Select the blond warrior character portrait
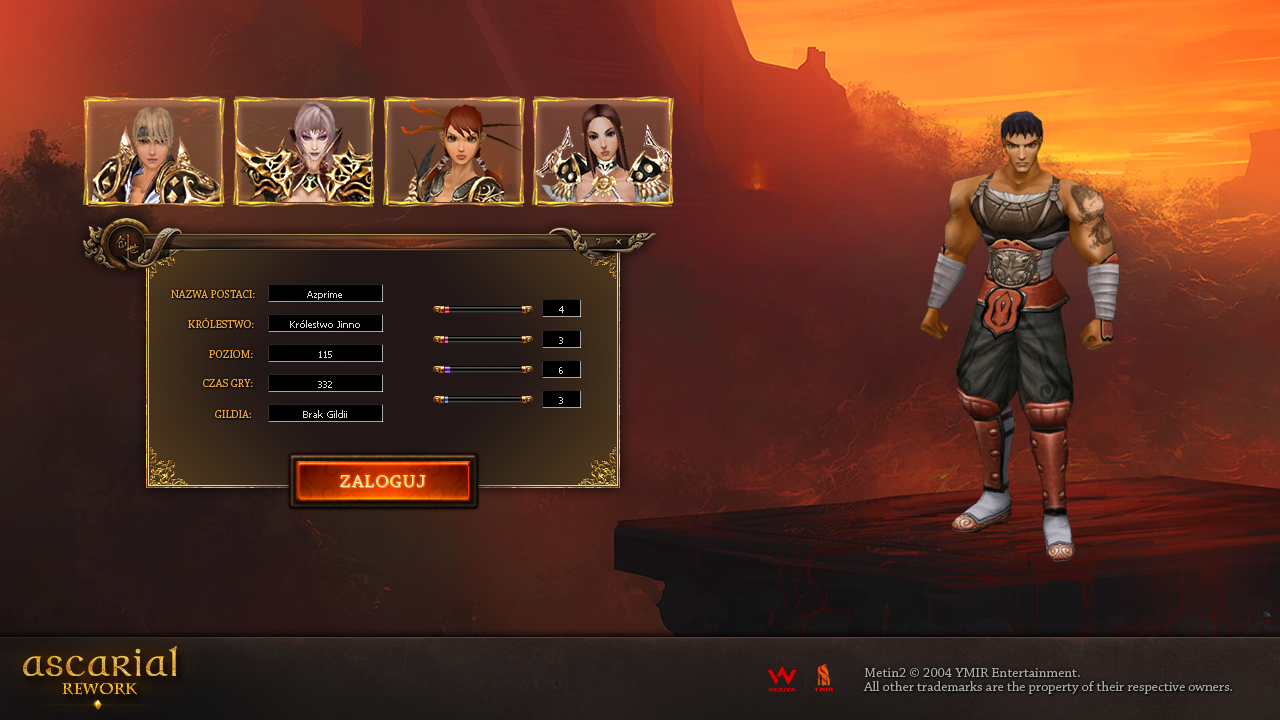The image size is (1280, 720). (x=154, y=151)
